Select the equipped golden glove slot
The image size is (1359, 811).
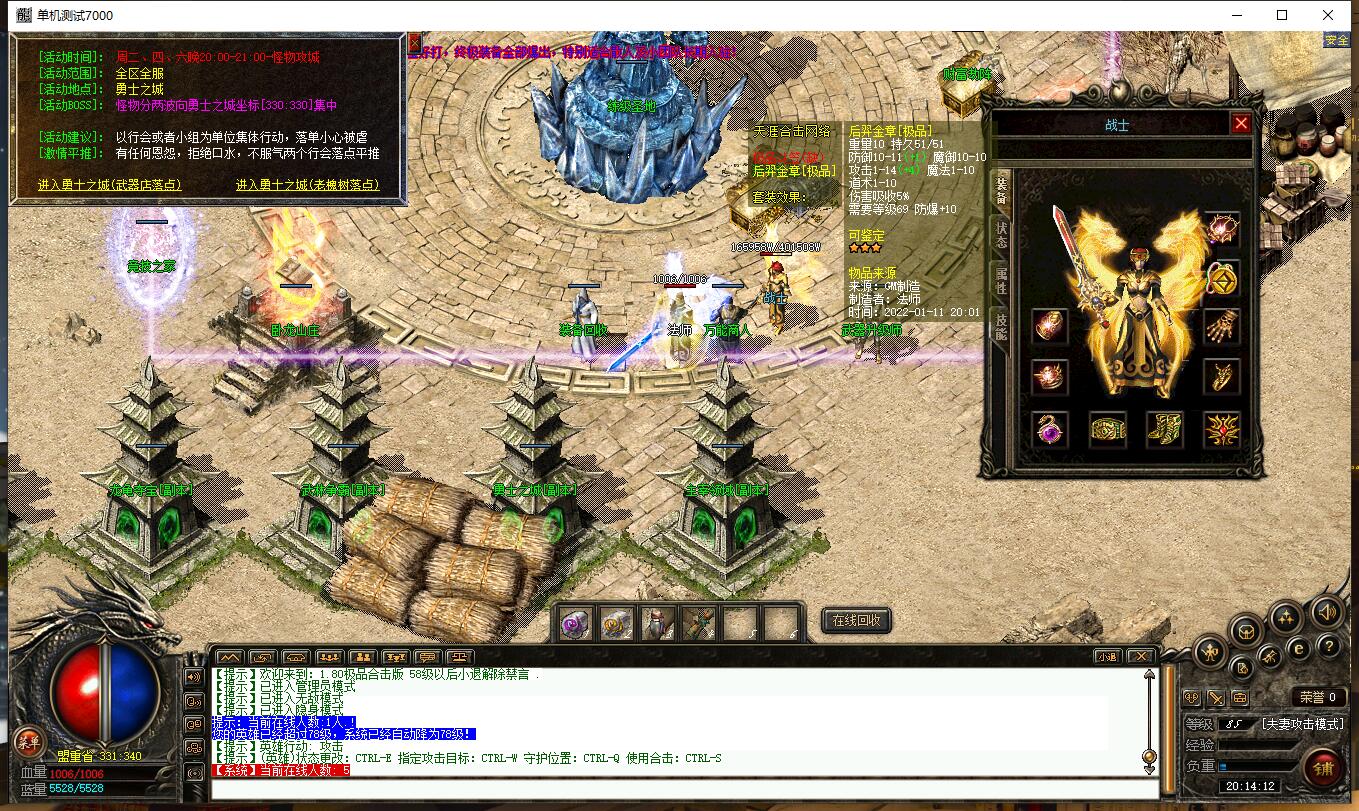pyautogui.click(x=1221, y=326)
